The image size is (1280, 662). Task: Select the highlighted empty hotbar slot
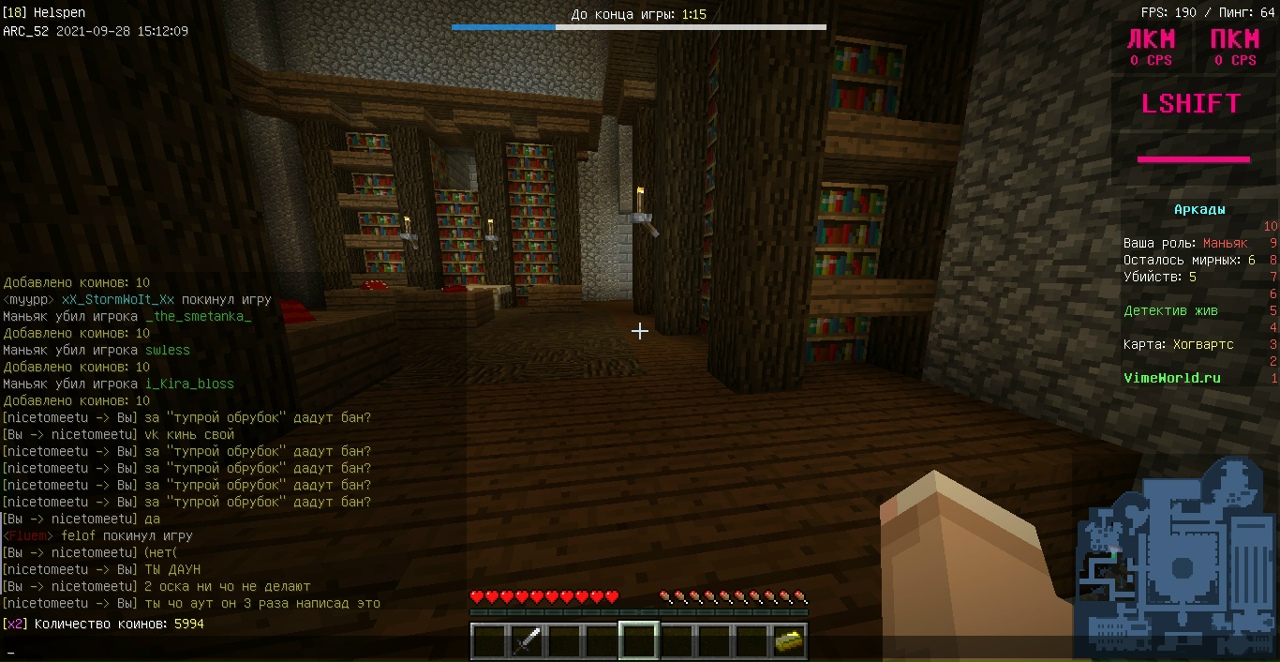(638, 641)
